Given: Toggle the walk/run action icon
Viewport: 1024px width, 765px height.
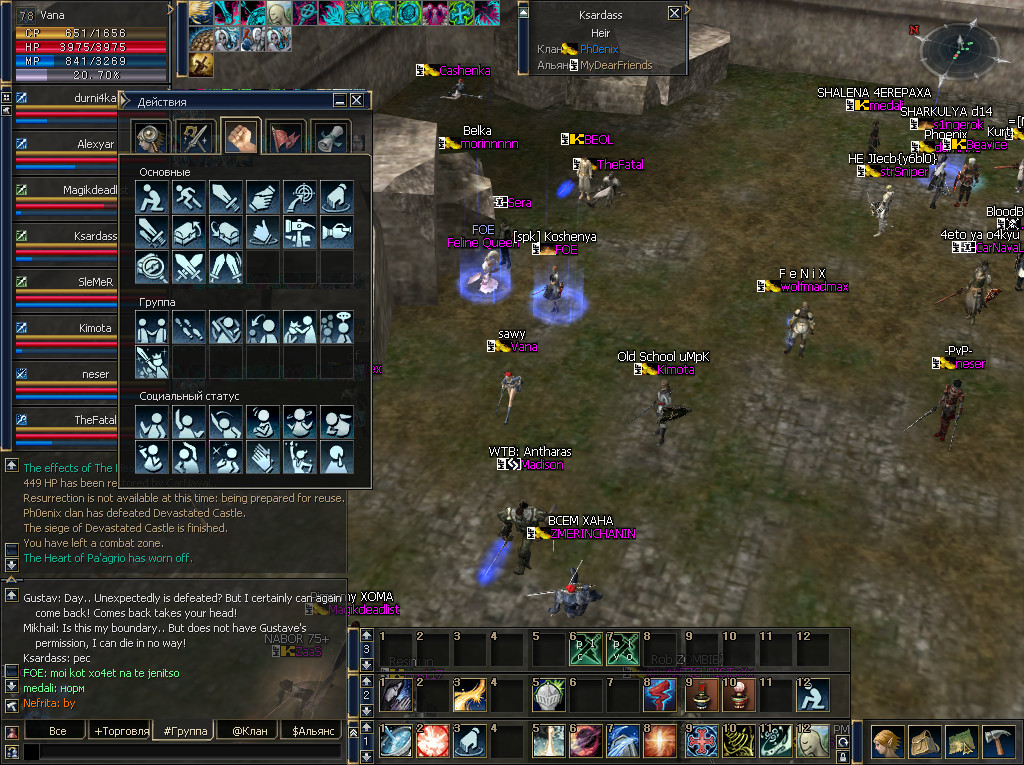Looking at the screenshot, I should tap(188, 198).
